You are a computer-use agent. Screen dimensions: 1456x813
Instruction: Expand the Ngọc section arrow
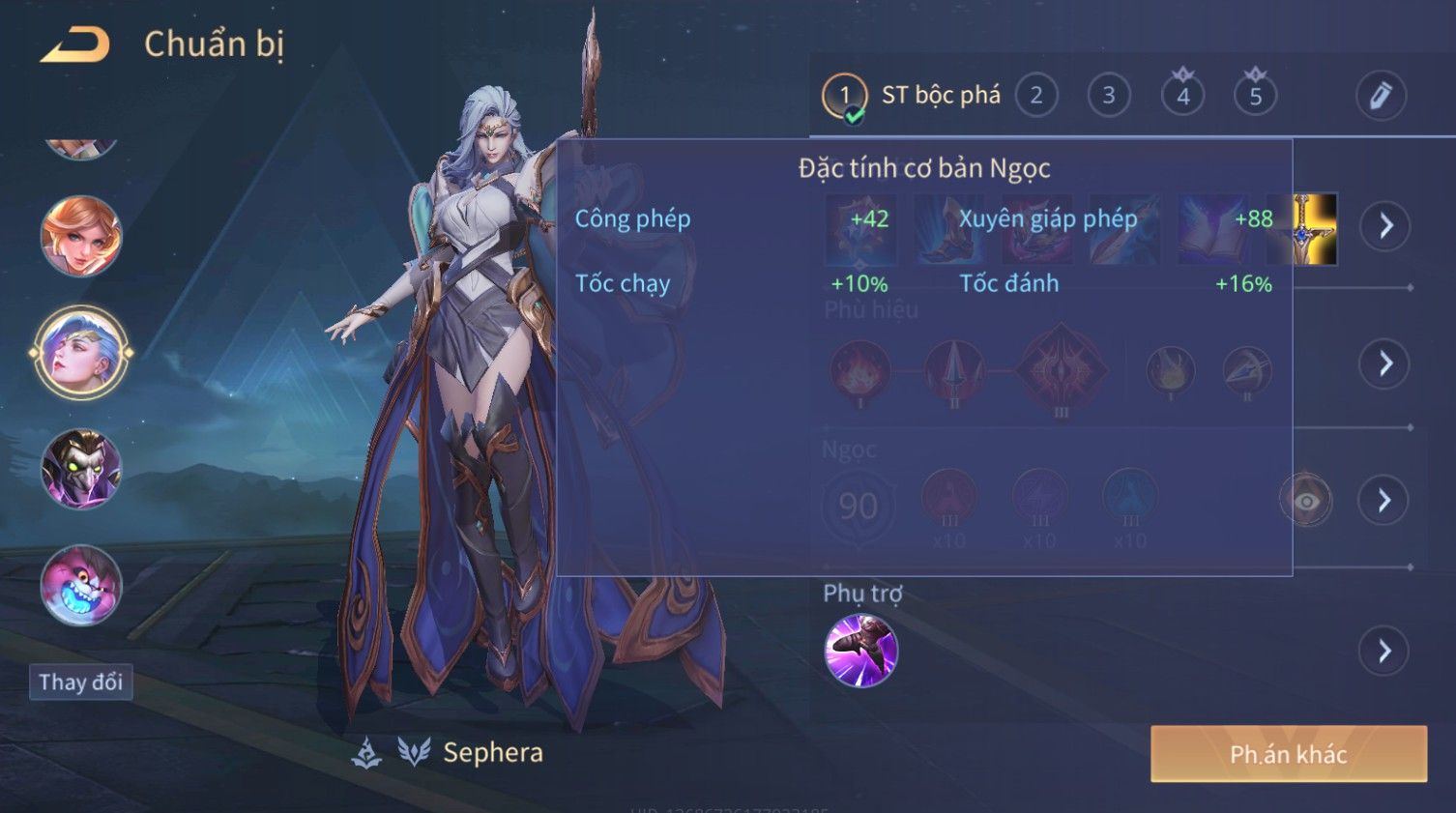coord(1384,500)
